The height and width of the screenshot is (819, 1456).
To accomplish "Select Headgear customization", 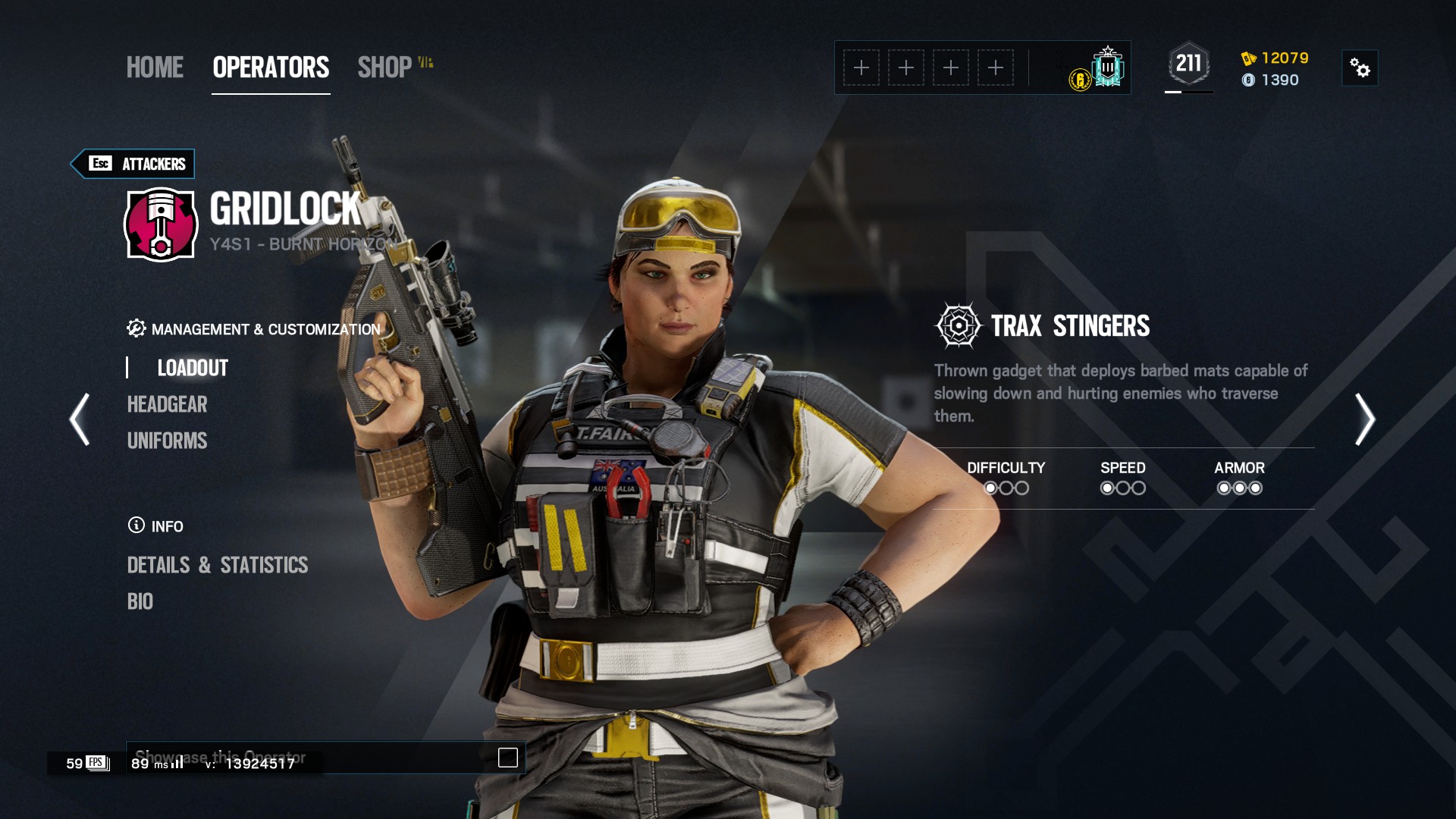I will click(x=167, y=404).
